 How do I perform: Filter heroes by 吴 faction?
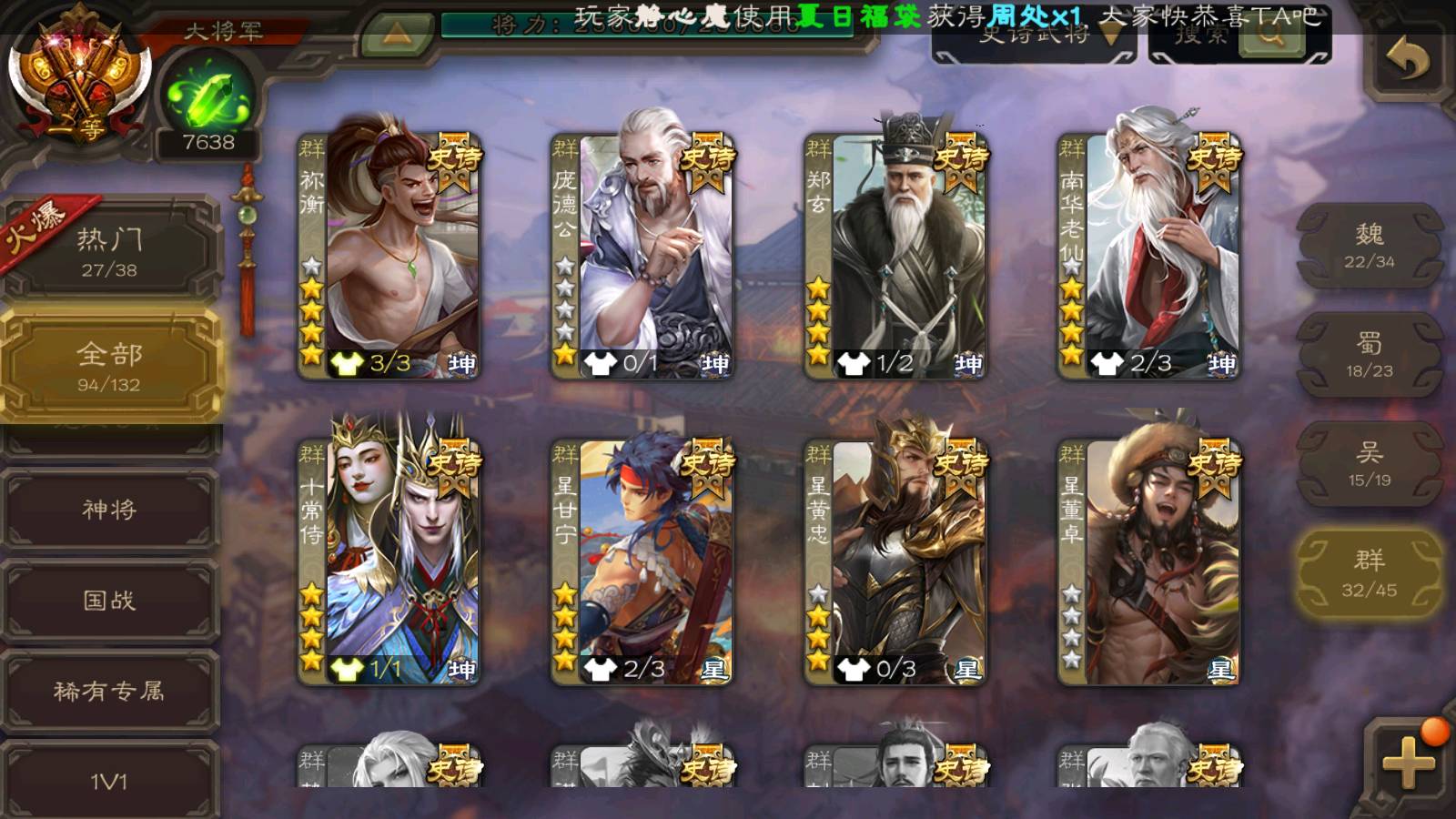[1369, 464]
